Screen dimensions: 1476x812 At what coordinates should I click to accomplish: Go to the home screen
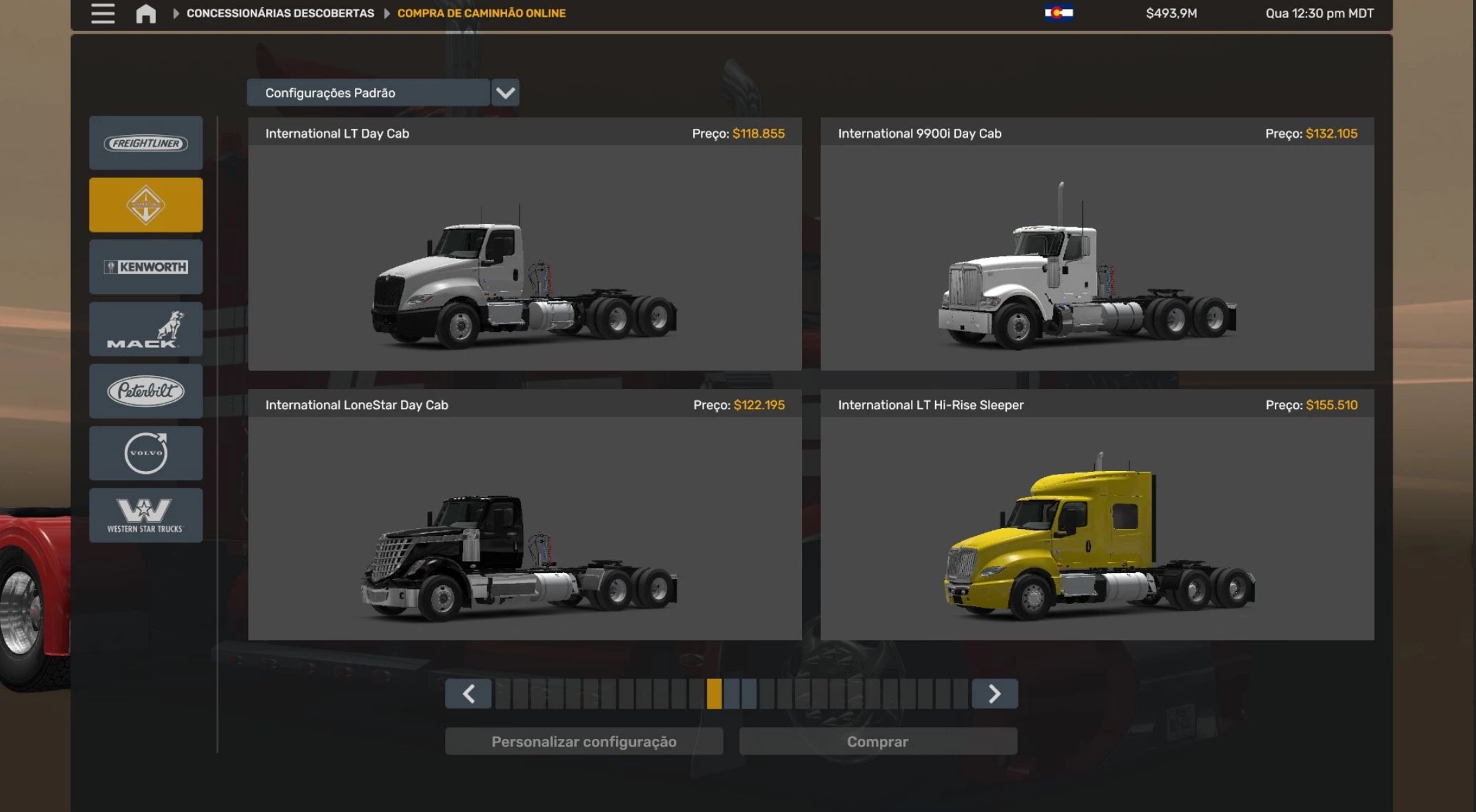145,14
